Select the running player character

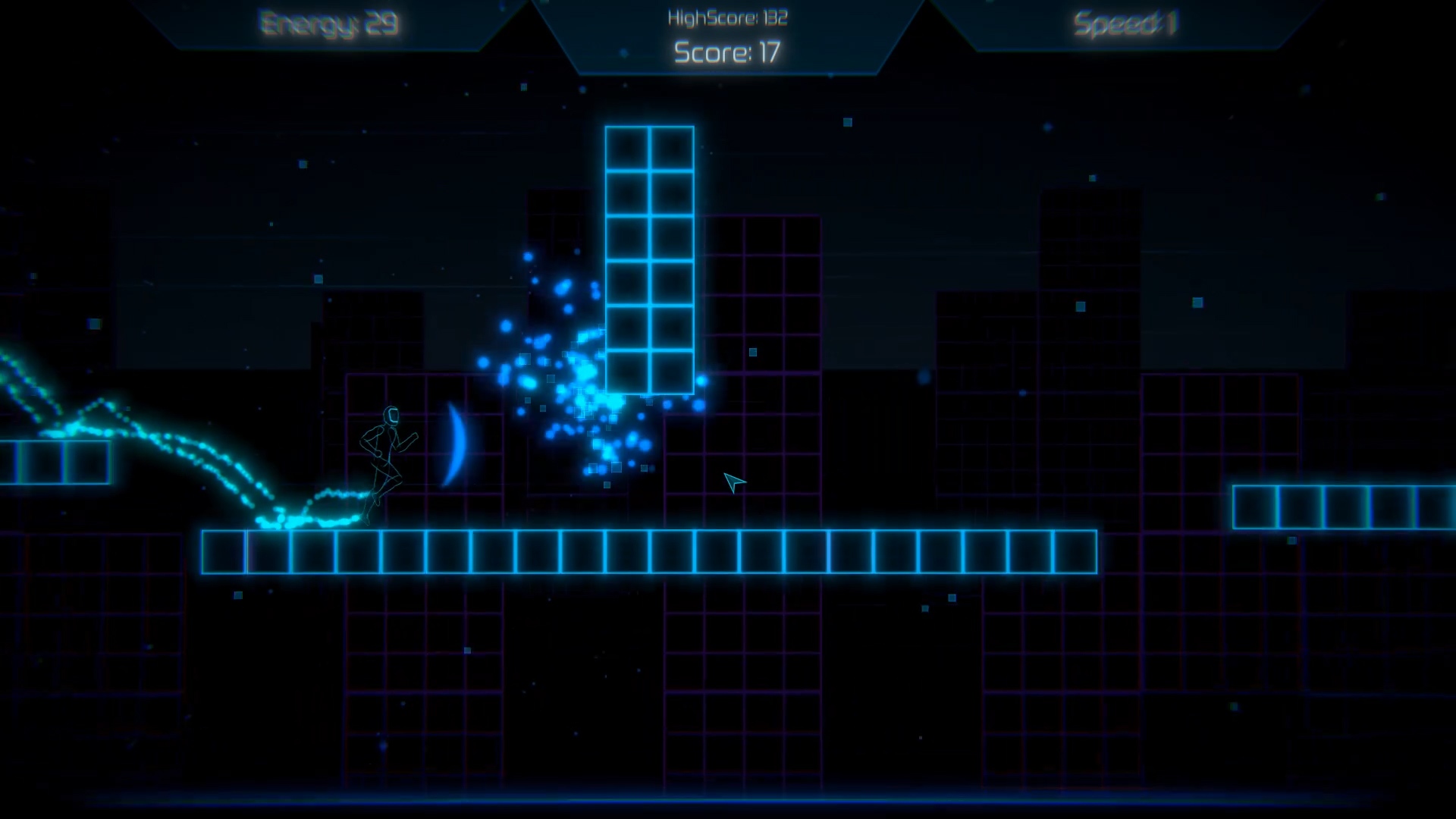tap(388, 463)
